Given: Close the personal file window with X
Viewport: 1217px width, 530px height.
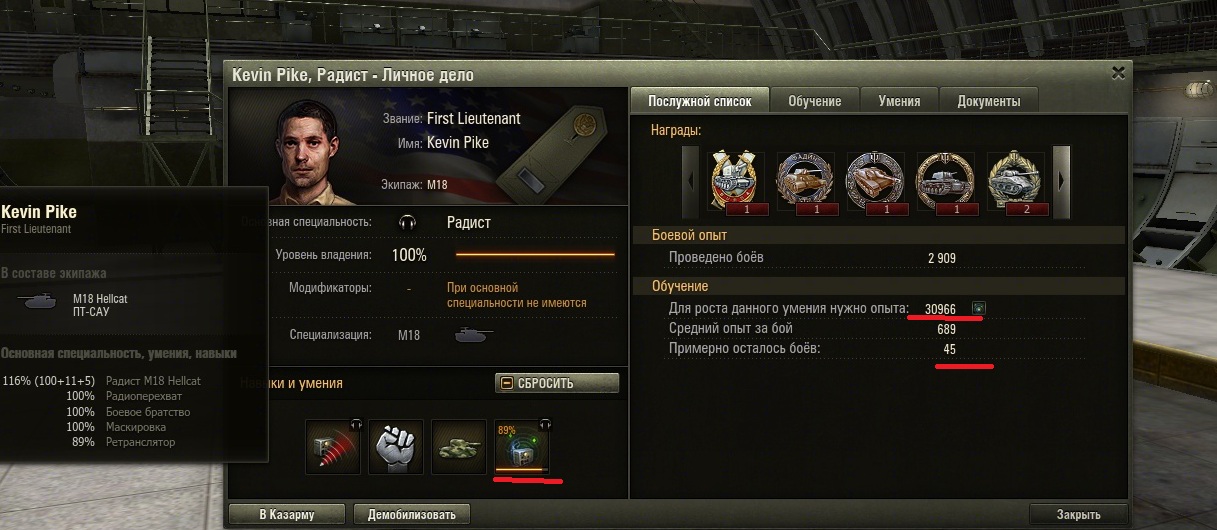Looking at the screenshot, I should [1118, 73].
